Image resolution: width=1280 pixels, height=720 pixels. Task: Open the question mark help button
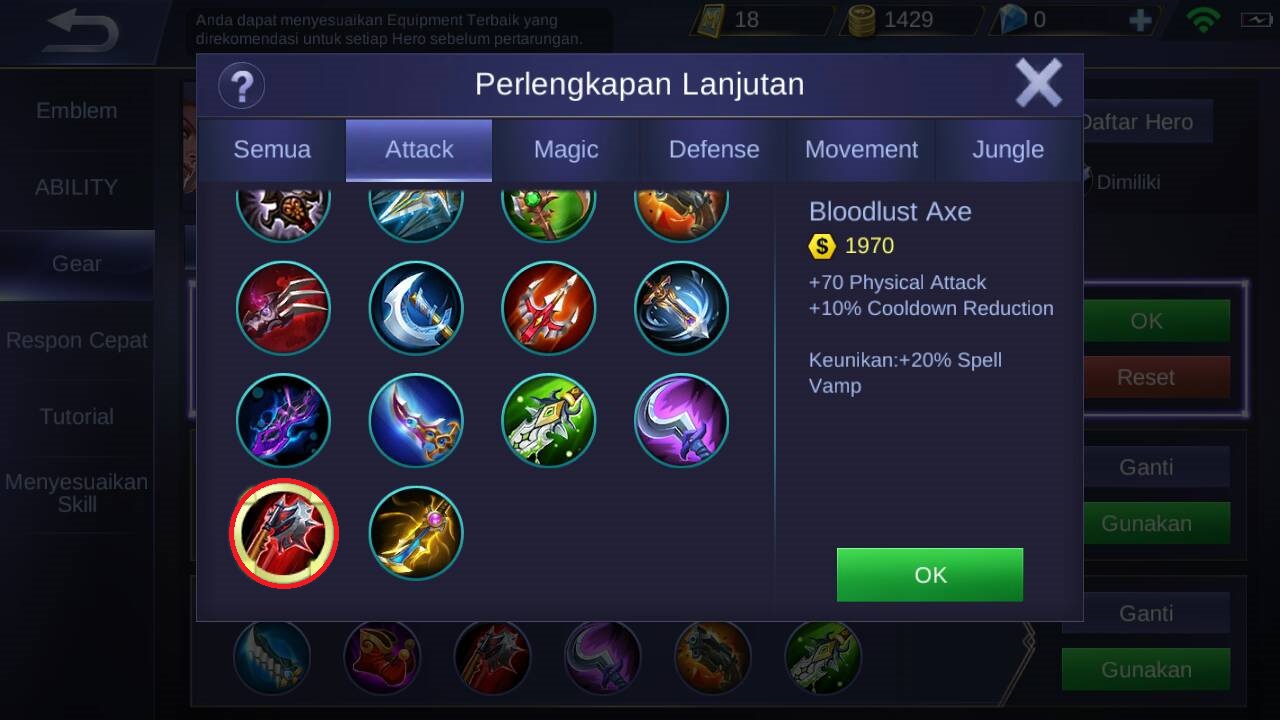(241, 85)
